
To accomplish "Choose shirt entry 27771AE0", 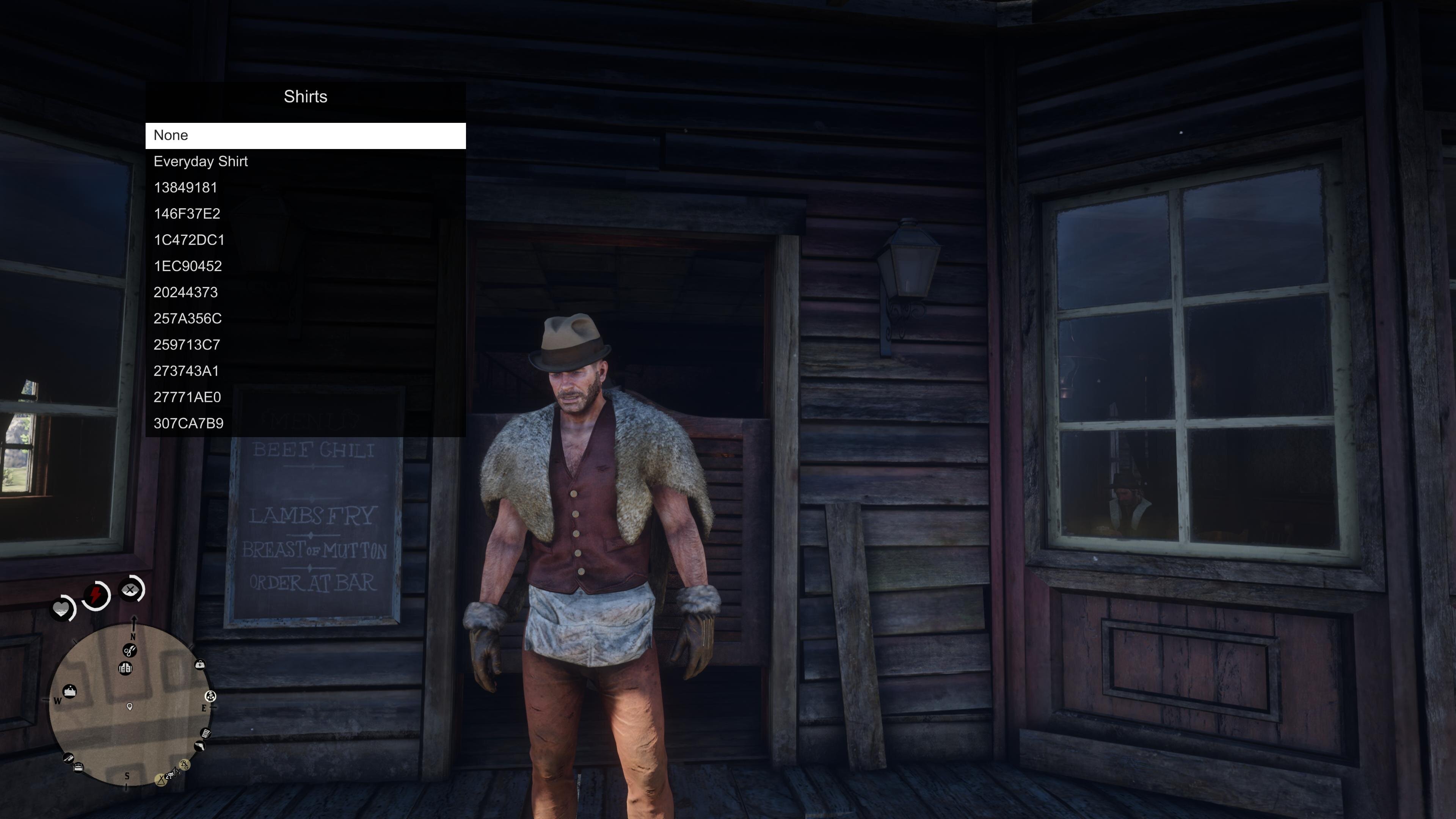I will 305,397.
